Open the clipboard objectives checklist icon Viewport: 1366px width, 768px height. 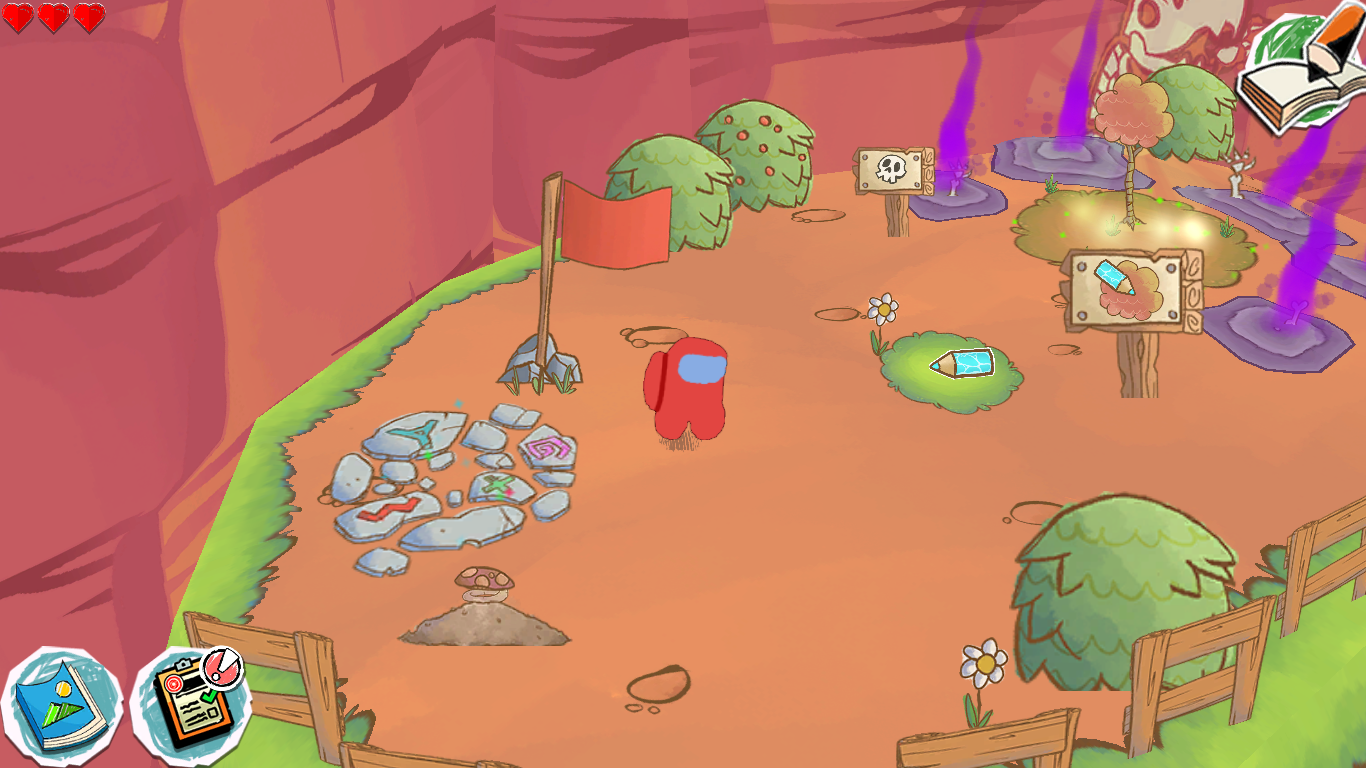[189, 703]
